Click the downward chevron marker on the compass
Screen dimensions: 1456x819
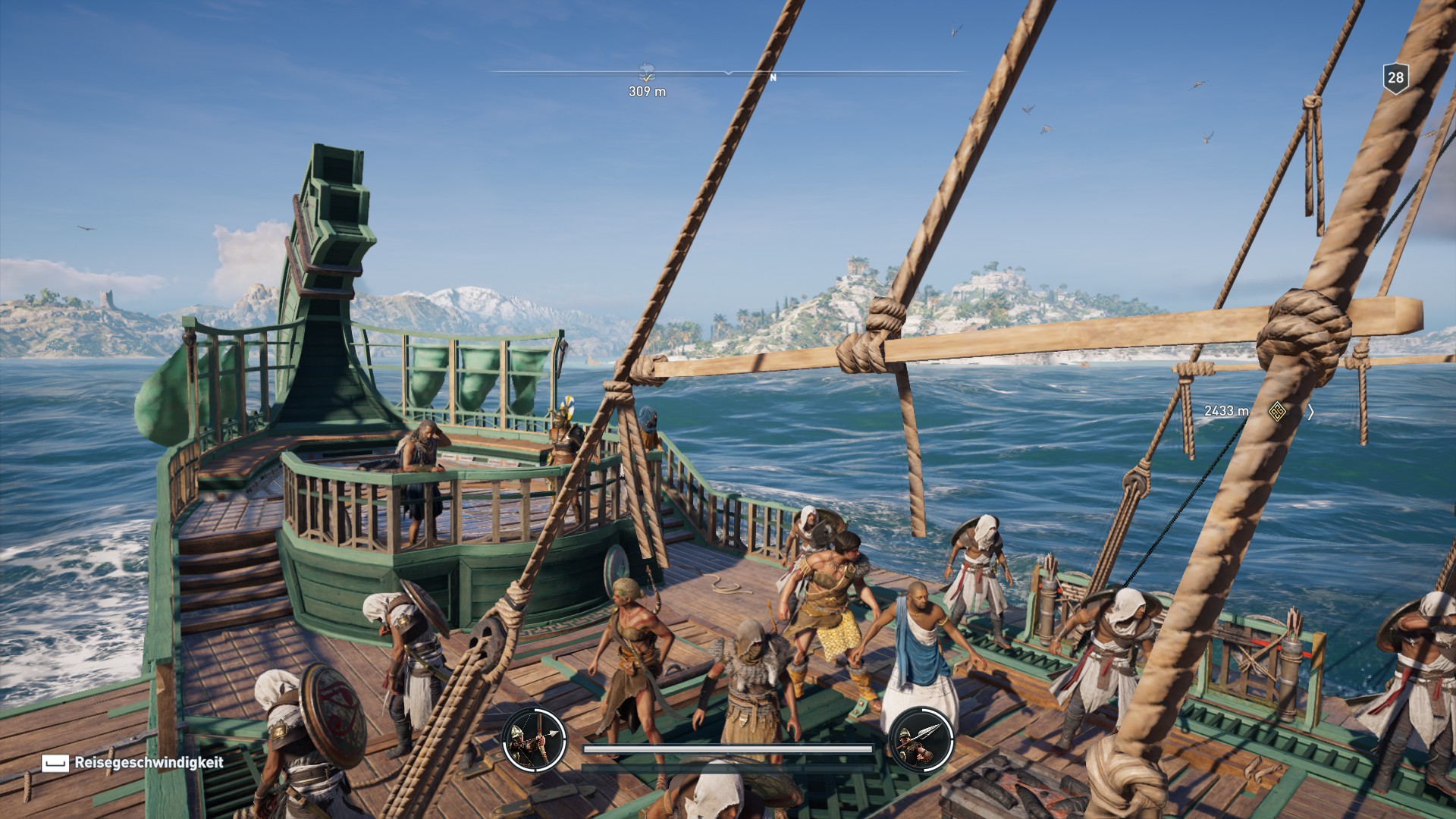[x=729, y=73]
